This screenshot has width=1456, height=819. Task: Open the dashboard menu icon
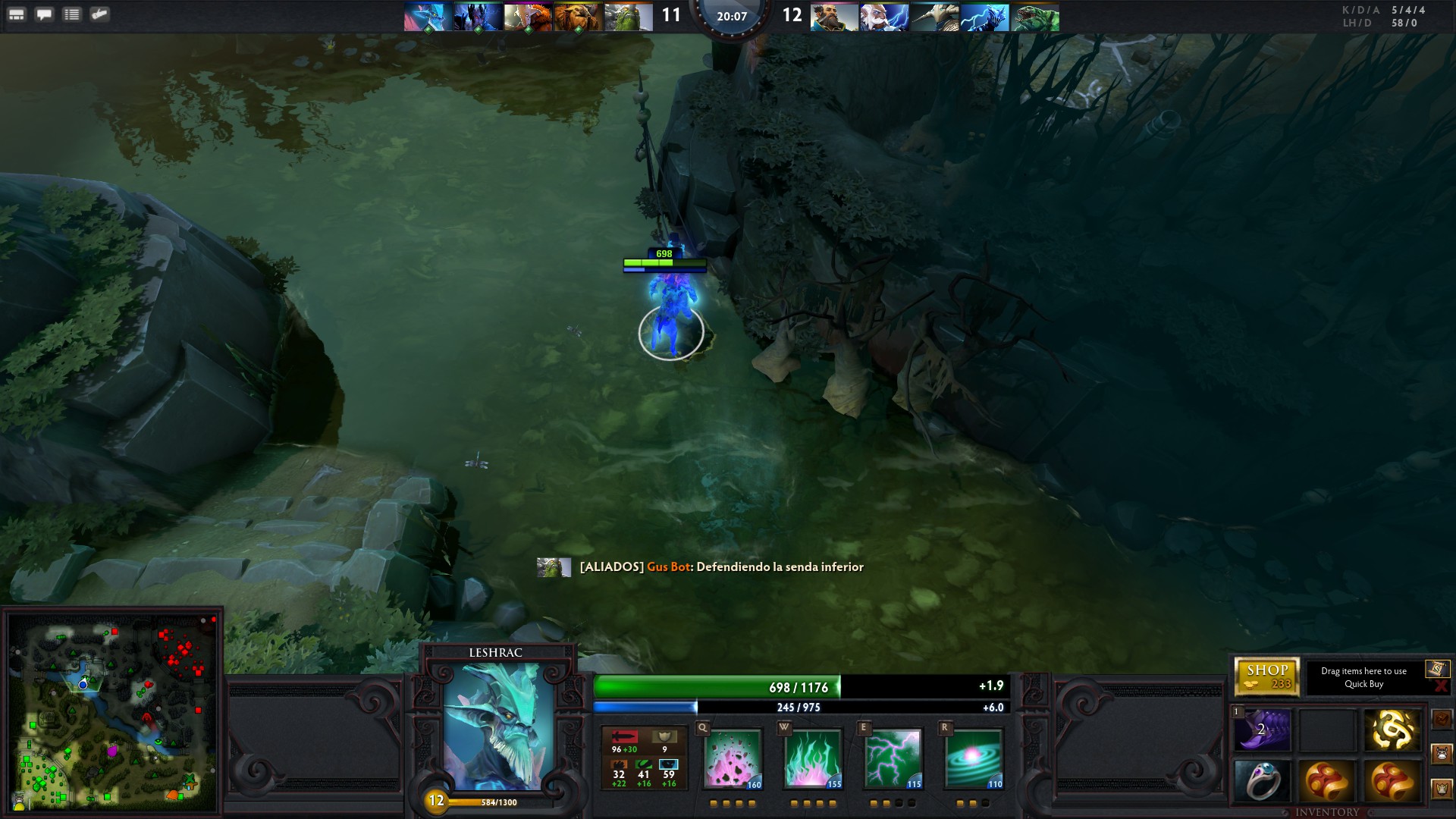(17, 14)
